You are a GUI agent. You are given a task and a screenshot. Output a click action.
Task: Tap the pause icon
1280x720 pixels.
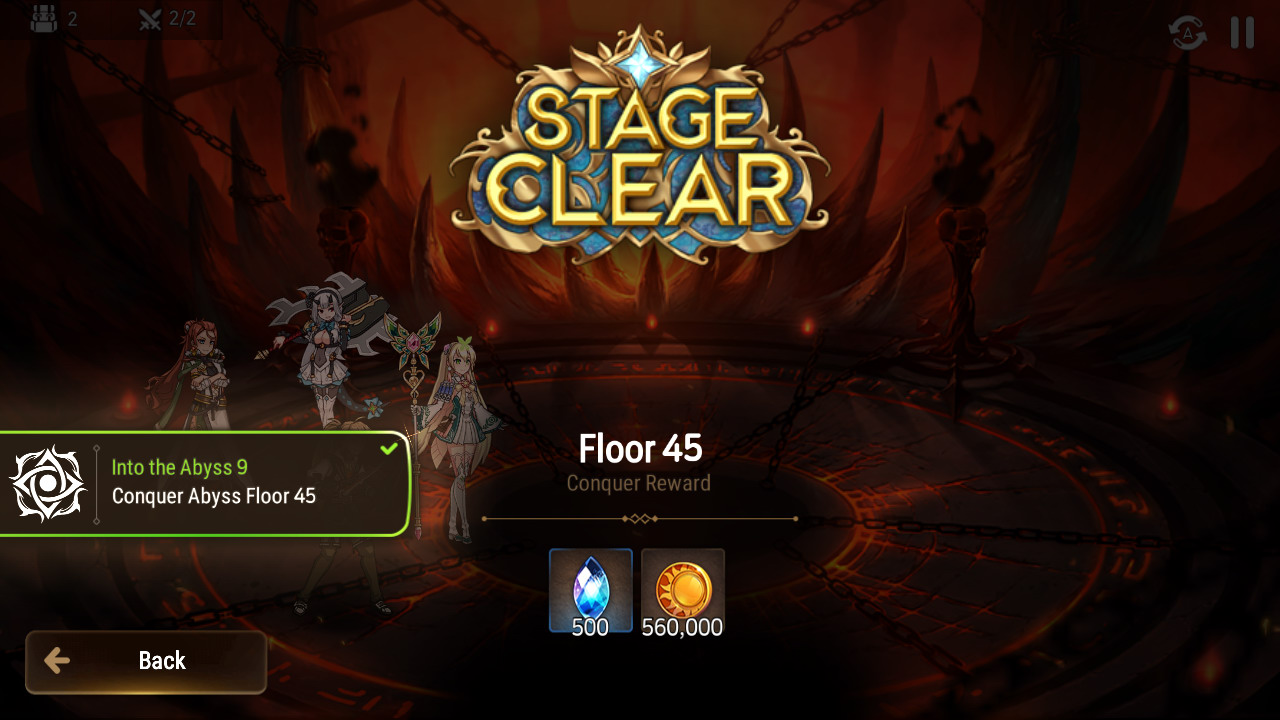pos(1242,33)
